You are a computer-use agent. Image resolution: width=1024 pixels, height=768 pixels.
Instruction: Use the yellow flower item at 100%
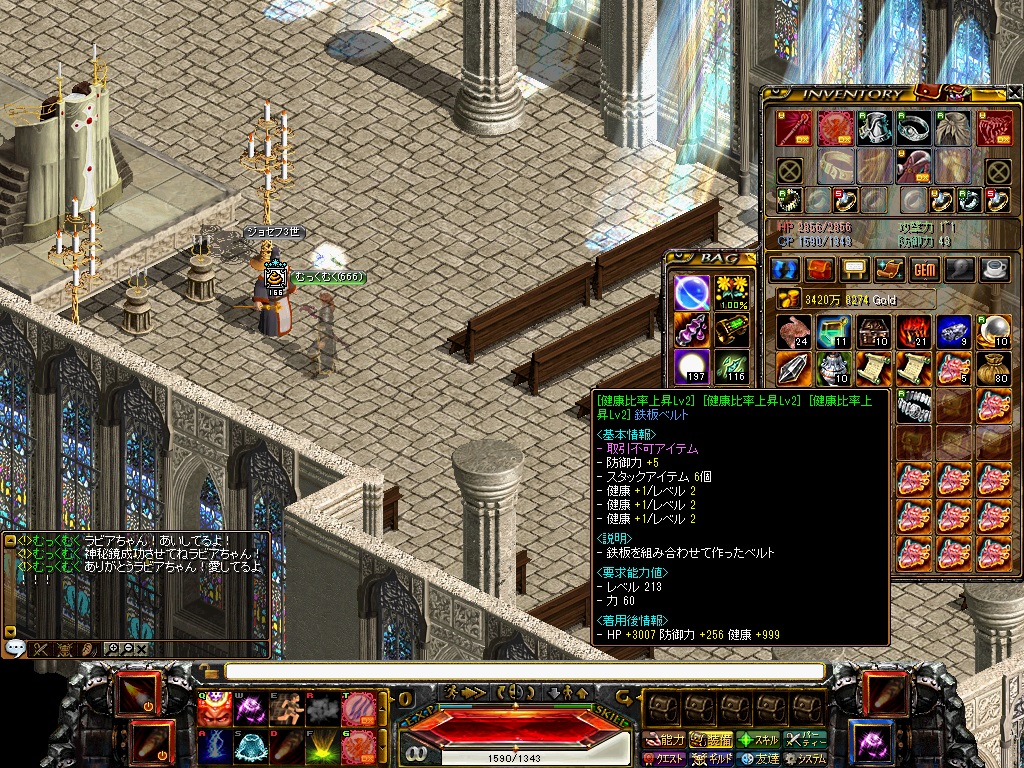point(733,292)
